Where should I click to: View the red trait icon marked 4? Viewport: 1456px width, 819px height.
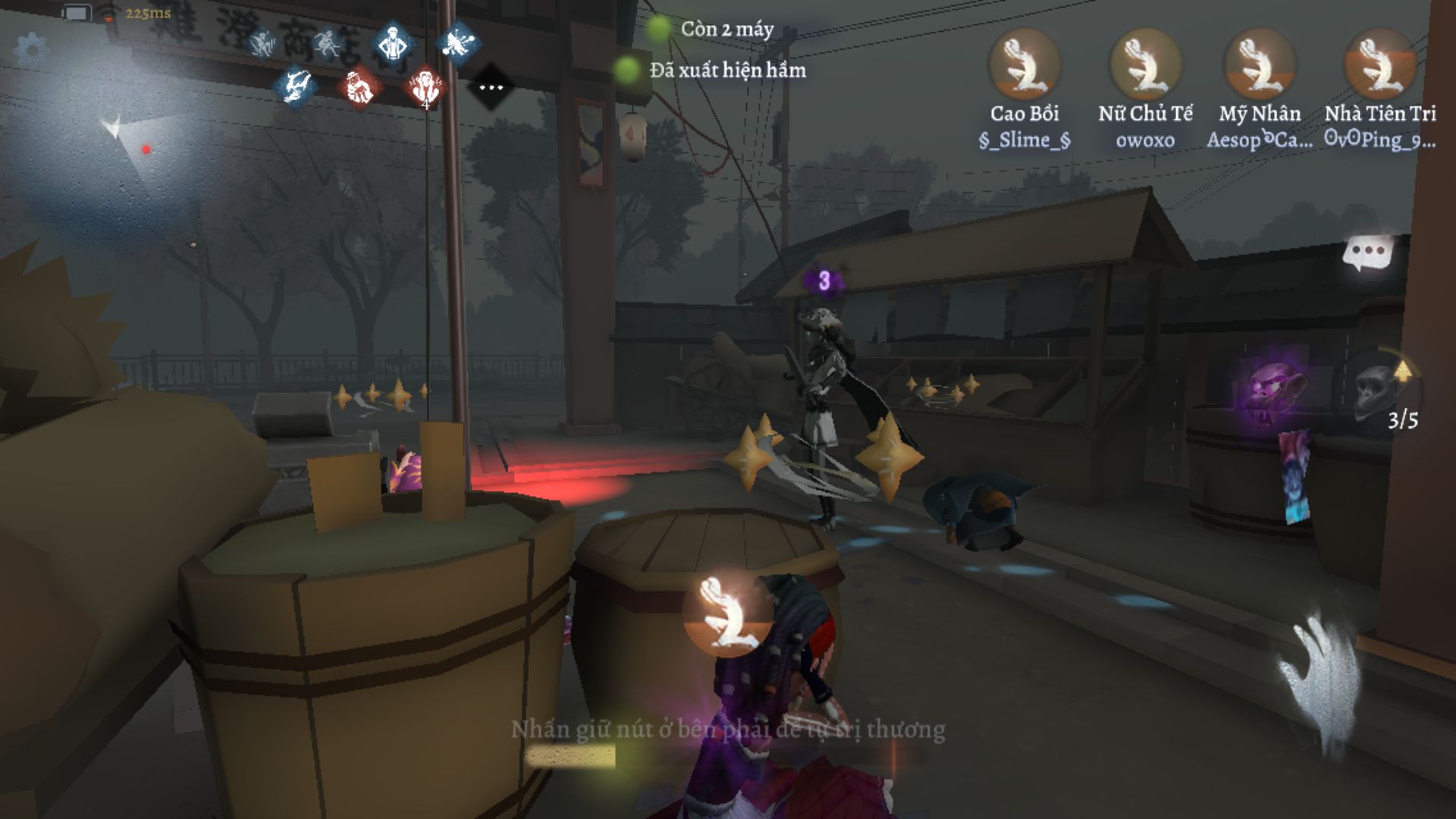pos(425,87)
